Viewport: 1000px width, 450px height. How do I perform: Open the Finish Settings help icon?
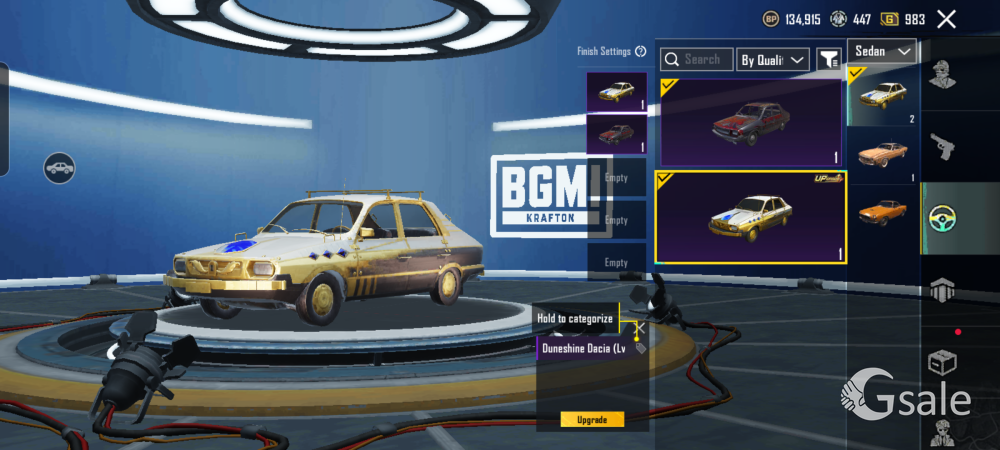pyautogui.click(x=641, y=52)
